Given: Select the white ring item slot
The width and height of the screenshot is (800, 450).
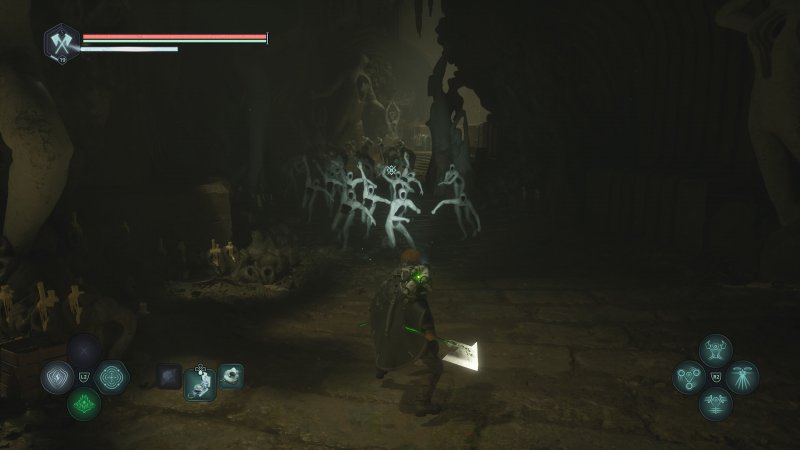Looking at the screenshot, I should 231,376.
